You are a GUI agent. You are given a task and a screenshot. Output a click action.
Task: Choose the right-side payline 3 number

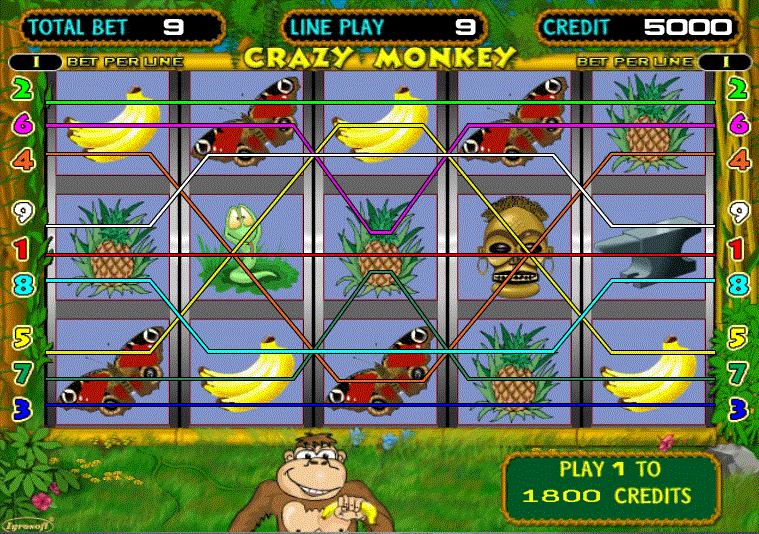point(738,408)
